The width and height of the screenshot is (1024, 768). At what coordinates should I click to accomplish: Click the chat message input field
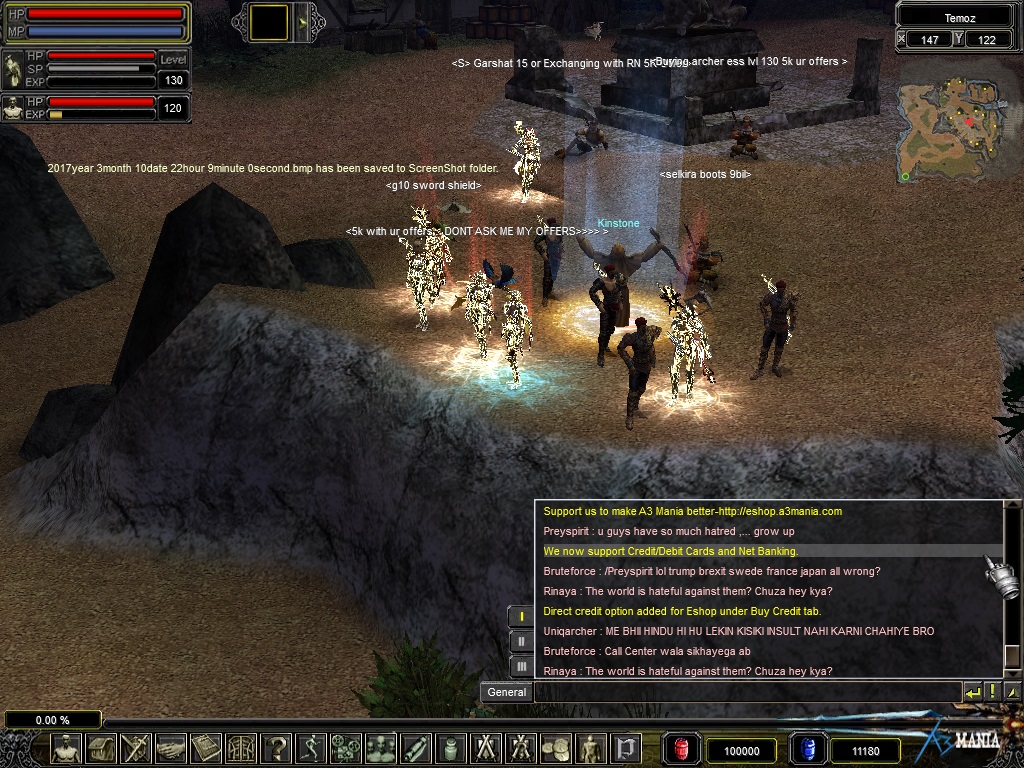pyautogui.click(x=746, y=692)
